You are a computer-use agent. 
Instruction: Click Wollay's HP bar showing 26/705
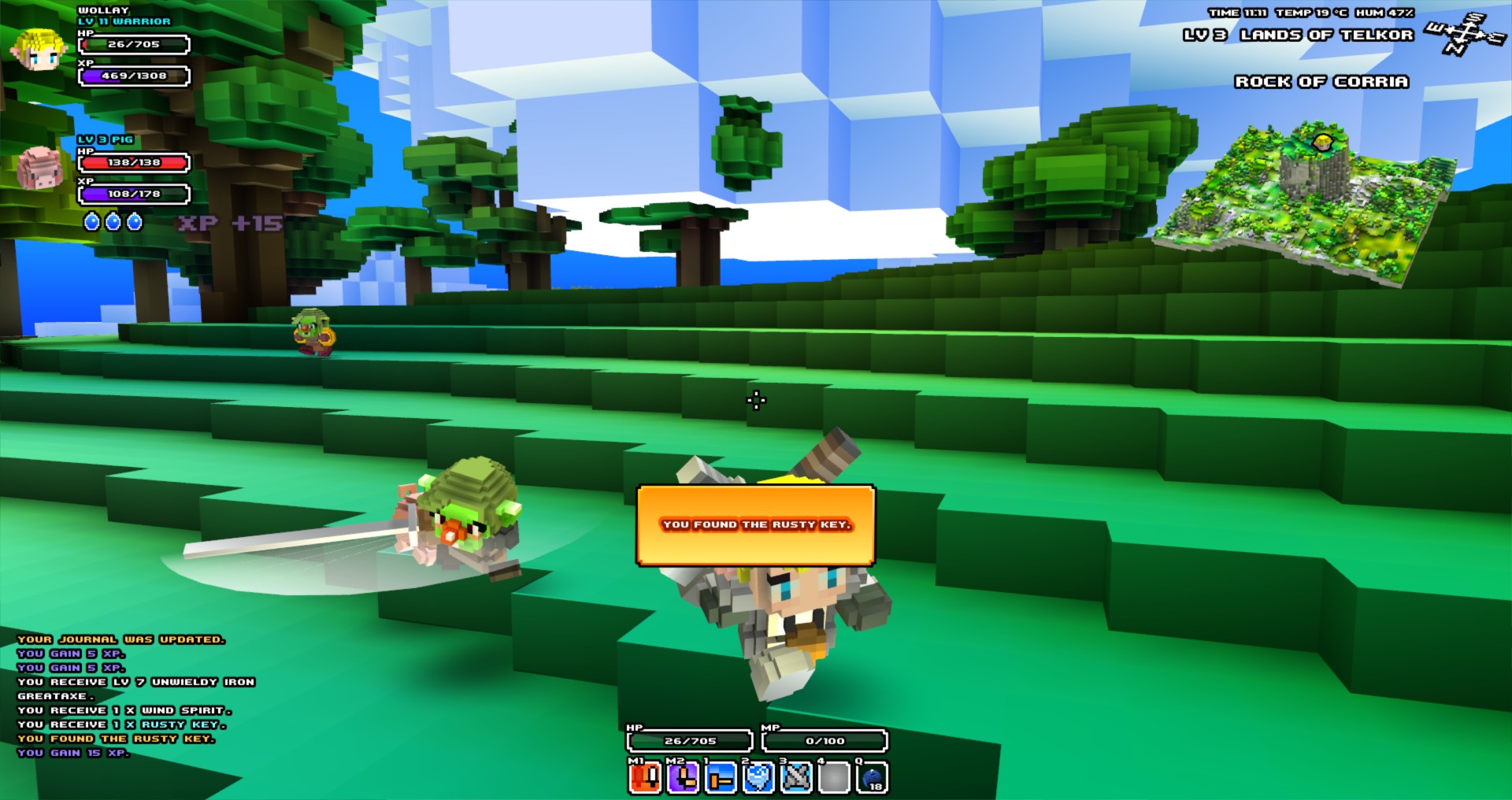[132, 45]
